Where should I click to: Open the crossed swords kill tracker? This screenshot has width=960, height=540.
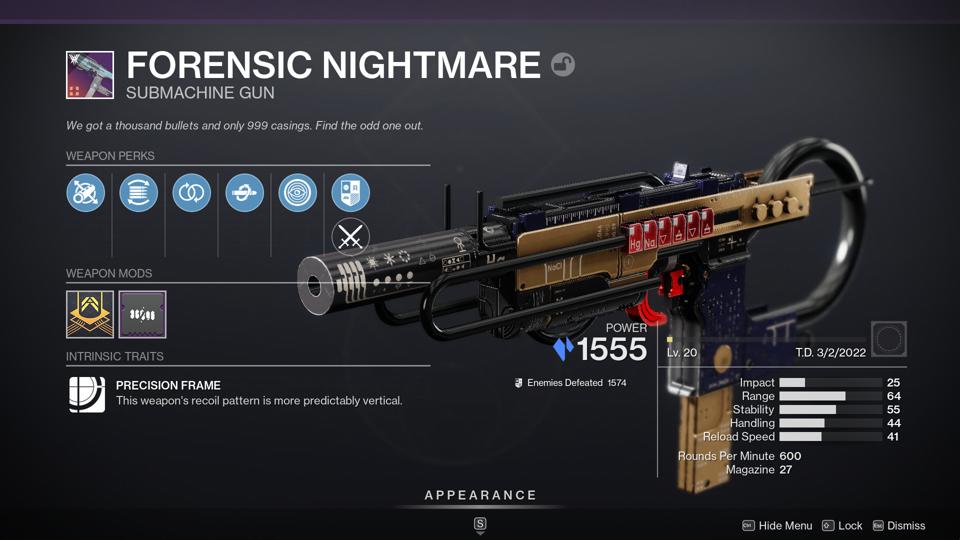point(351,237)
